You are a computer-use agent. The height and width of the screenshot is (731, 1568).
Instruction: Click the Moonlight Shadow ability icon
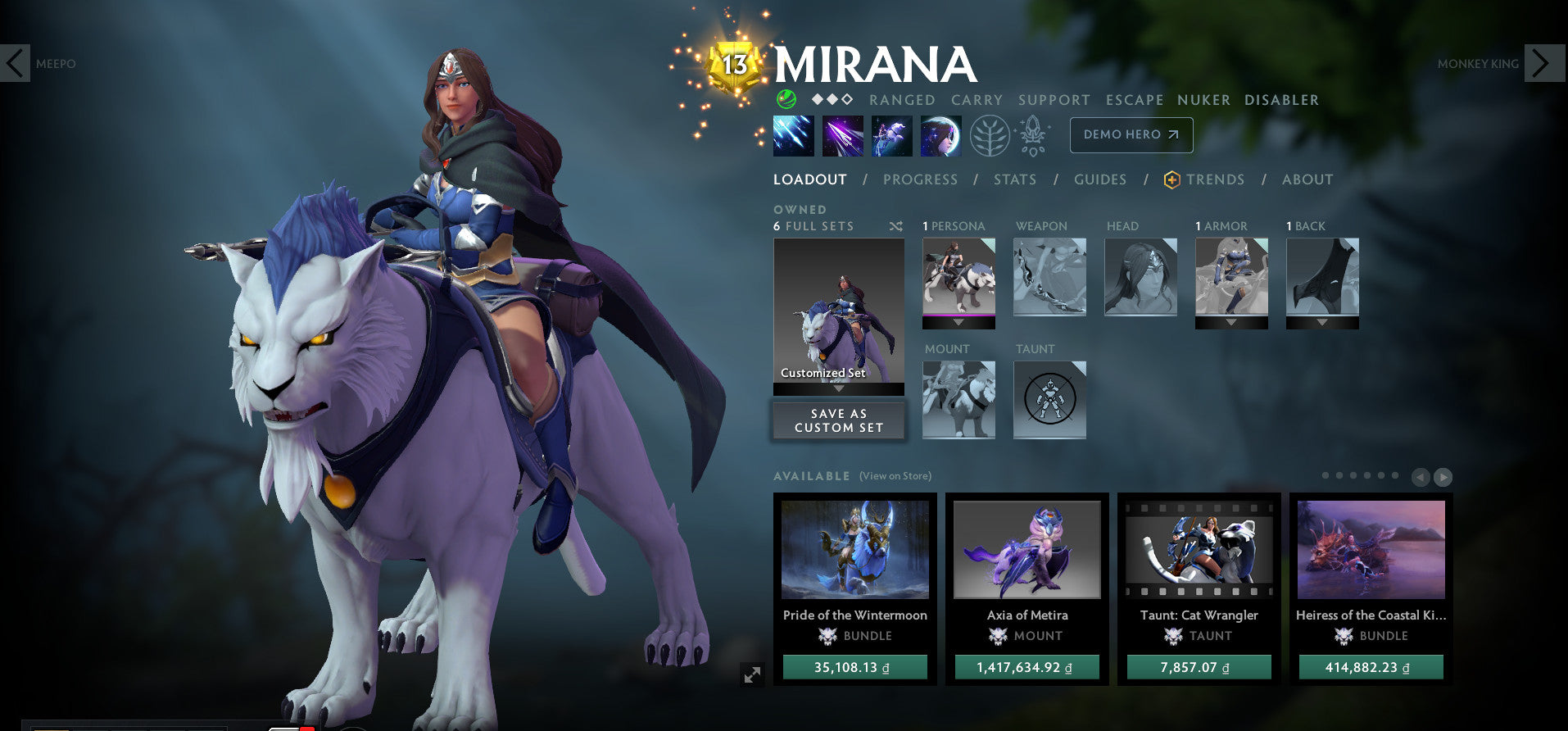[940, 135]
